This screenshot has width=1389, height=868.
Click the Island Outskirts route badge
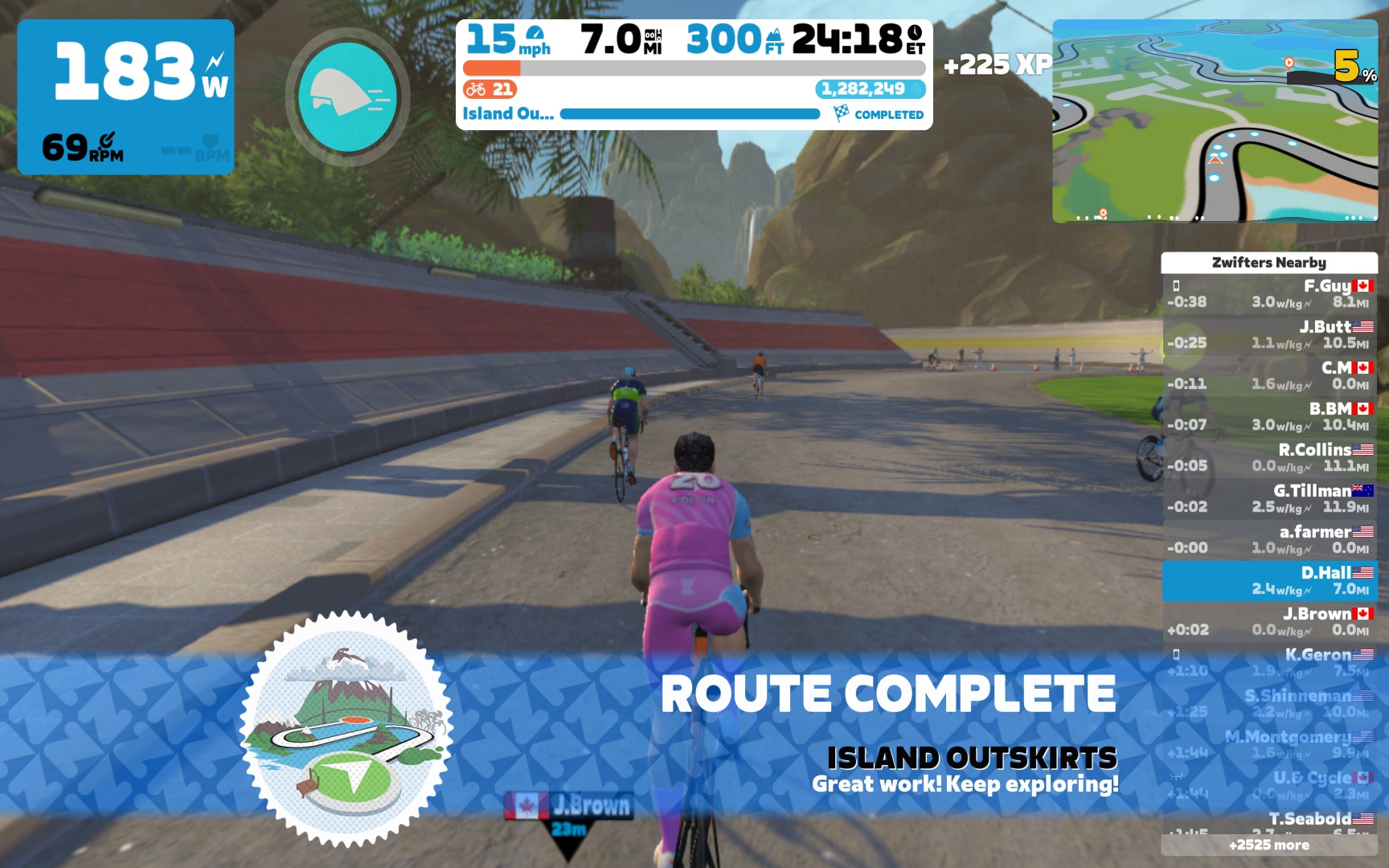point(346,729)
